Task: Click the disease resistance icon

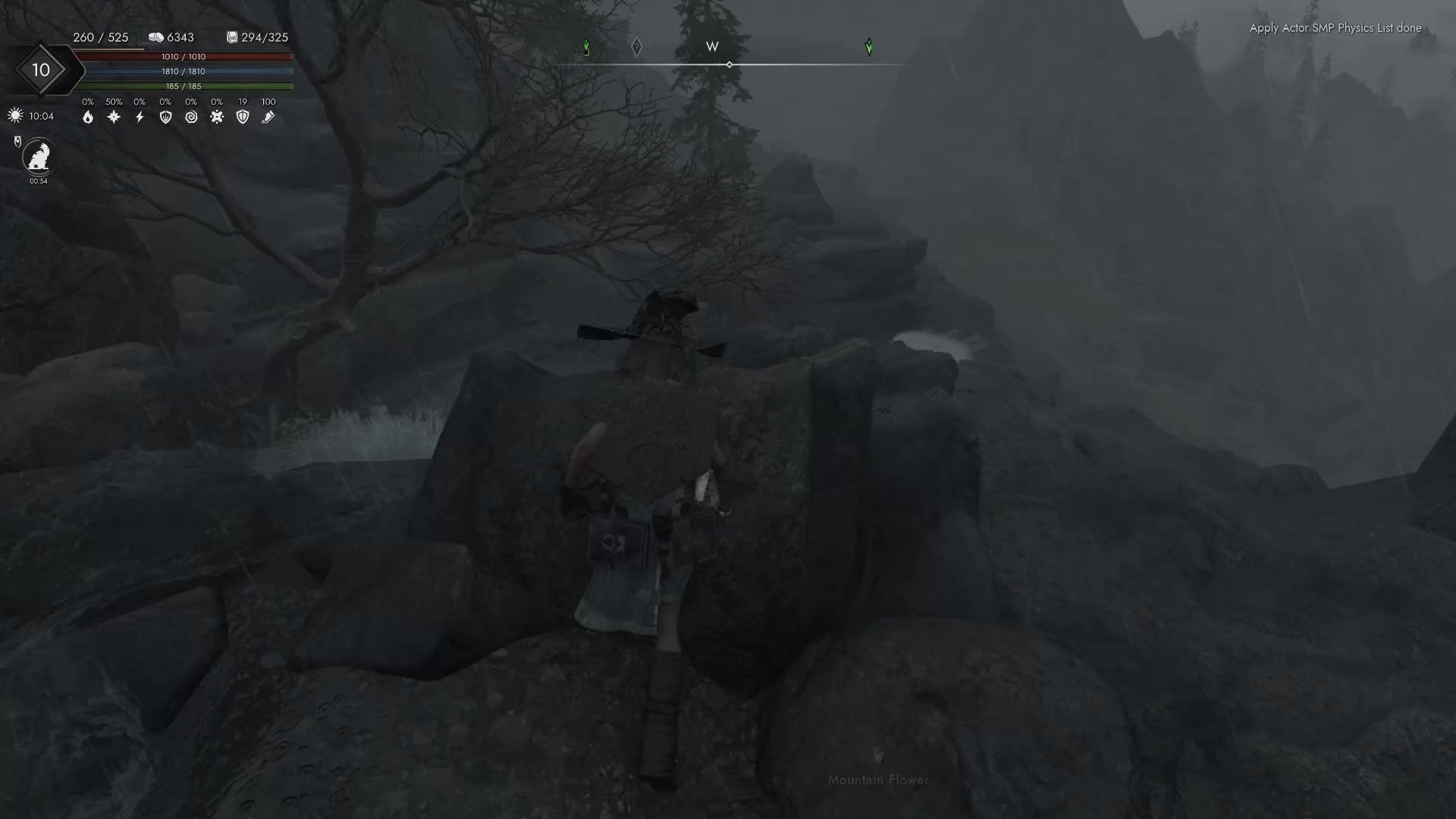Action: [217, 117]
